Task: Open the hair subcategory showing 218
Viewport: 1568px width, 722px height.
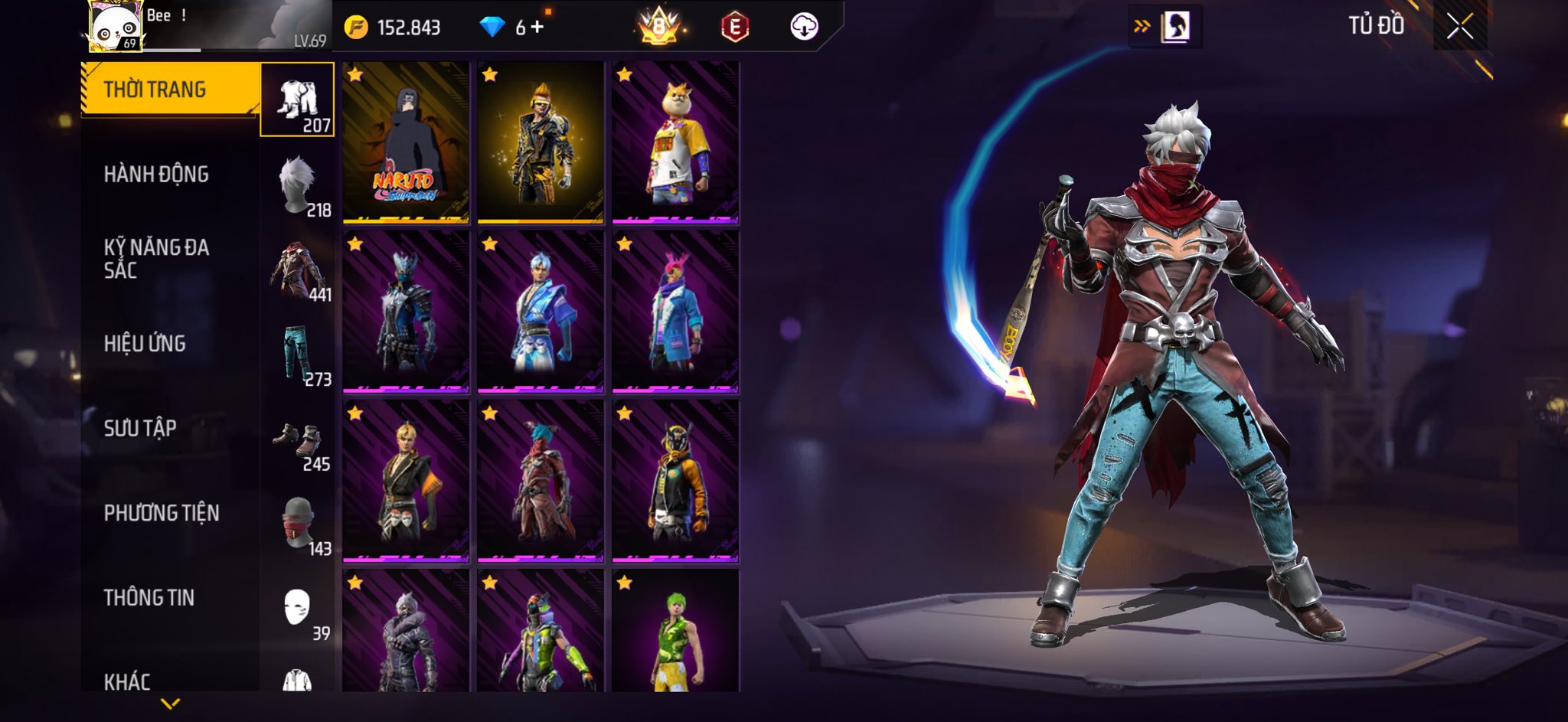Action: (x=298, y=185)
